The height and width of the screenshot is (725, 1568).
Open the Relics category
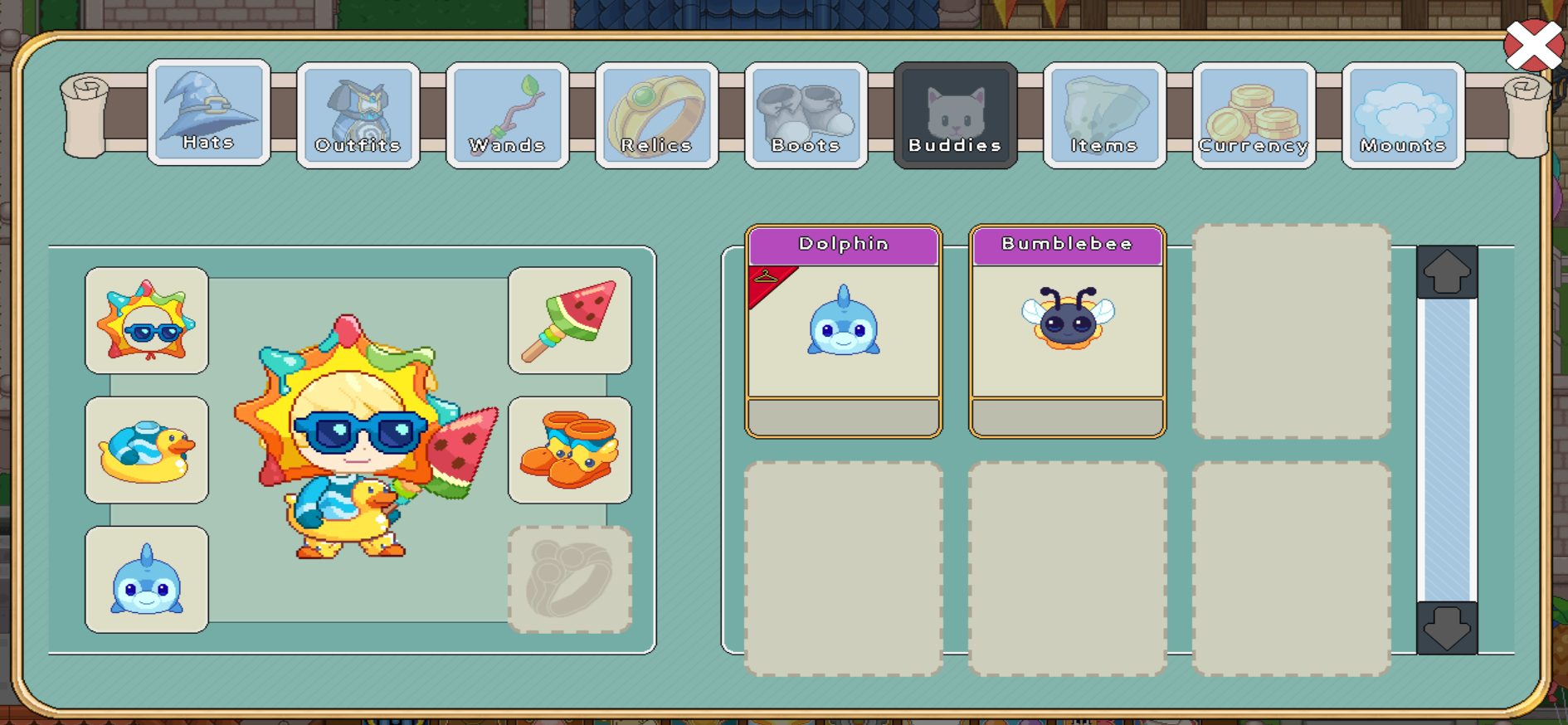pyautogui.click(x=656, y=114)
